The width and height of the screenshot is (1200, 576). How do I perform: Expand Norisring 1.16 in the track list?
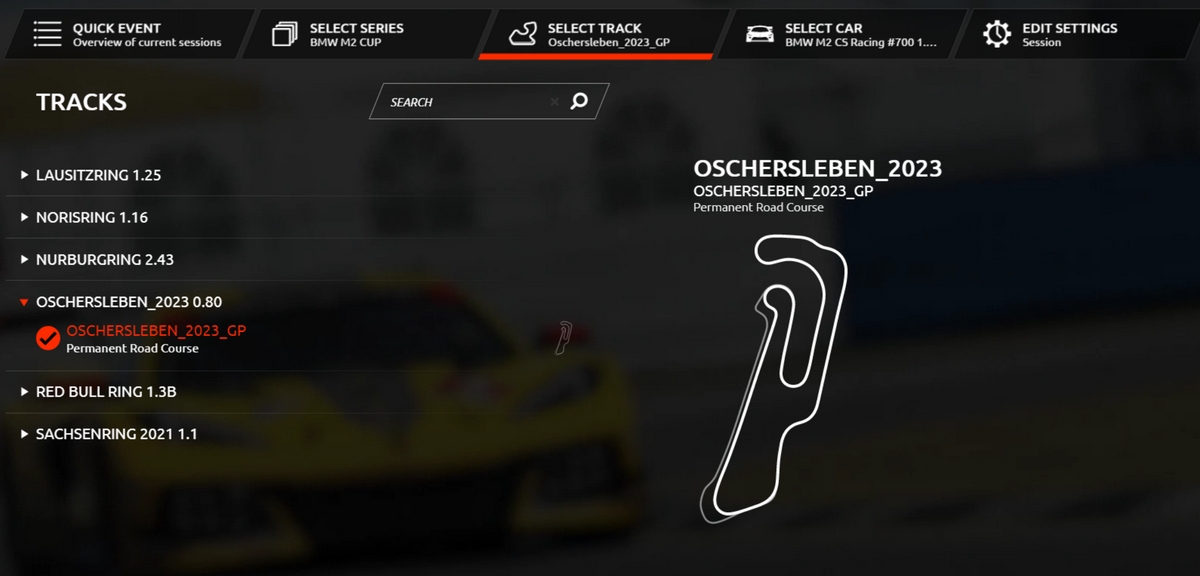(91, 217)
